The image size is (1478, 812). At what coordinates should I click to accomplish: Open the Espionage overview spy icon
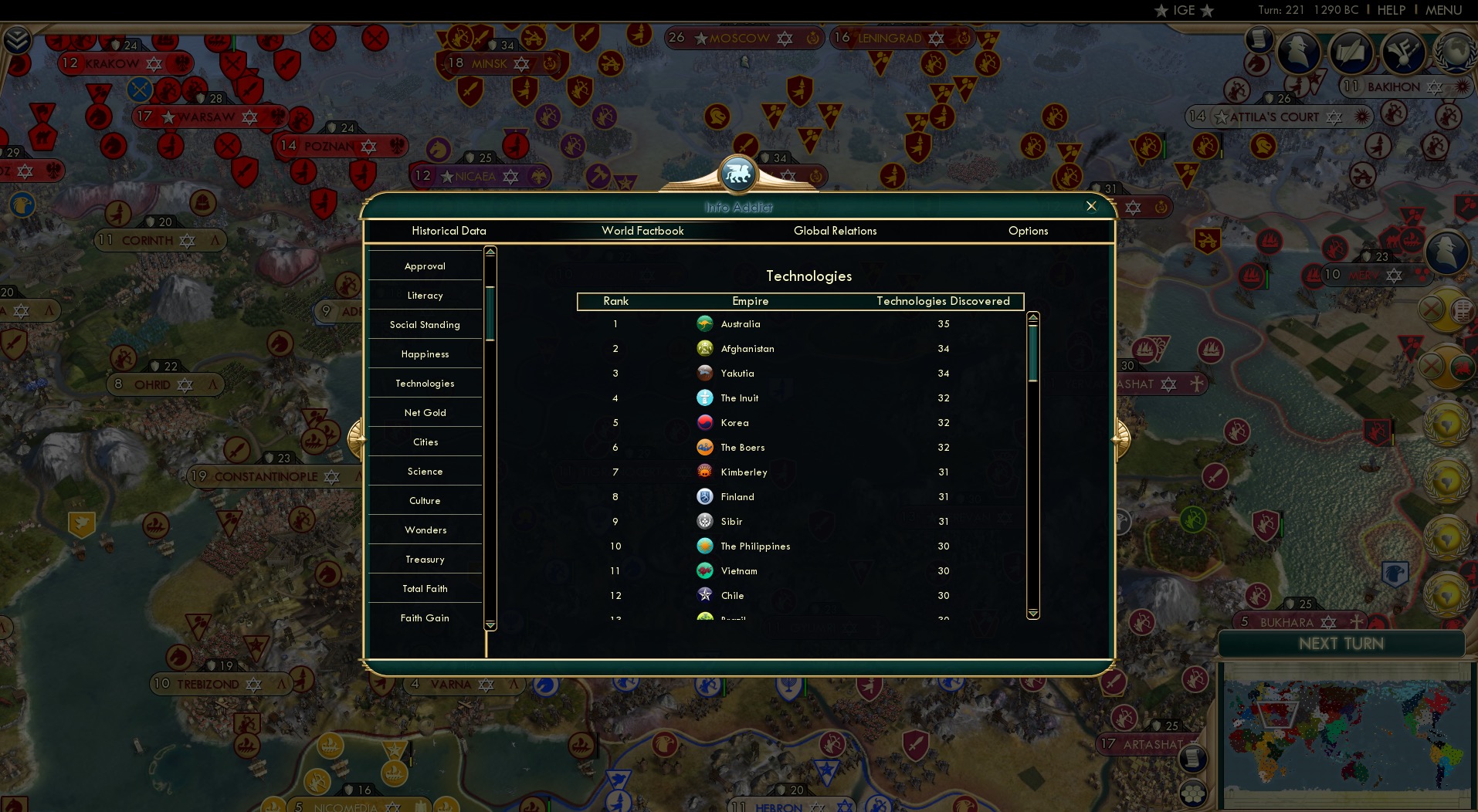[1298, 52]
